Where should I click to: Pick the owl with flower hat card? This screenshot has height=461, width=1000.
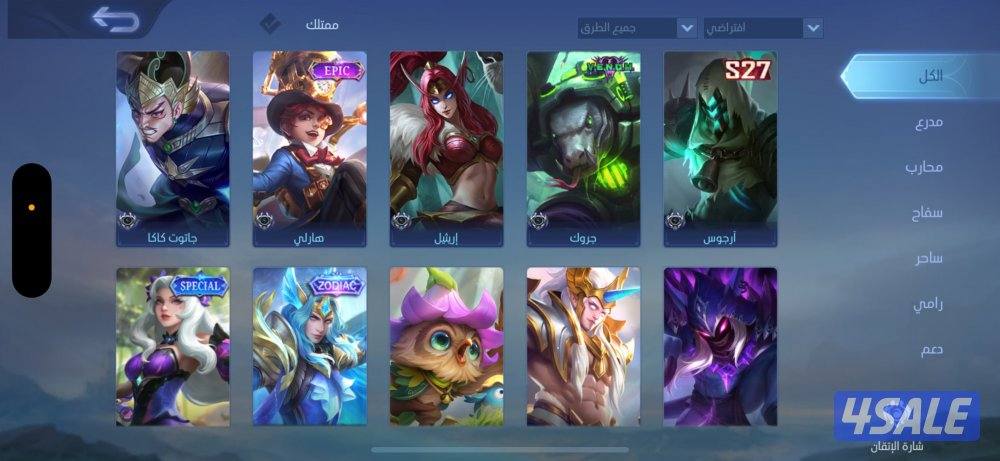click(x=446, y=346)
